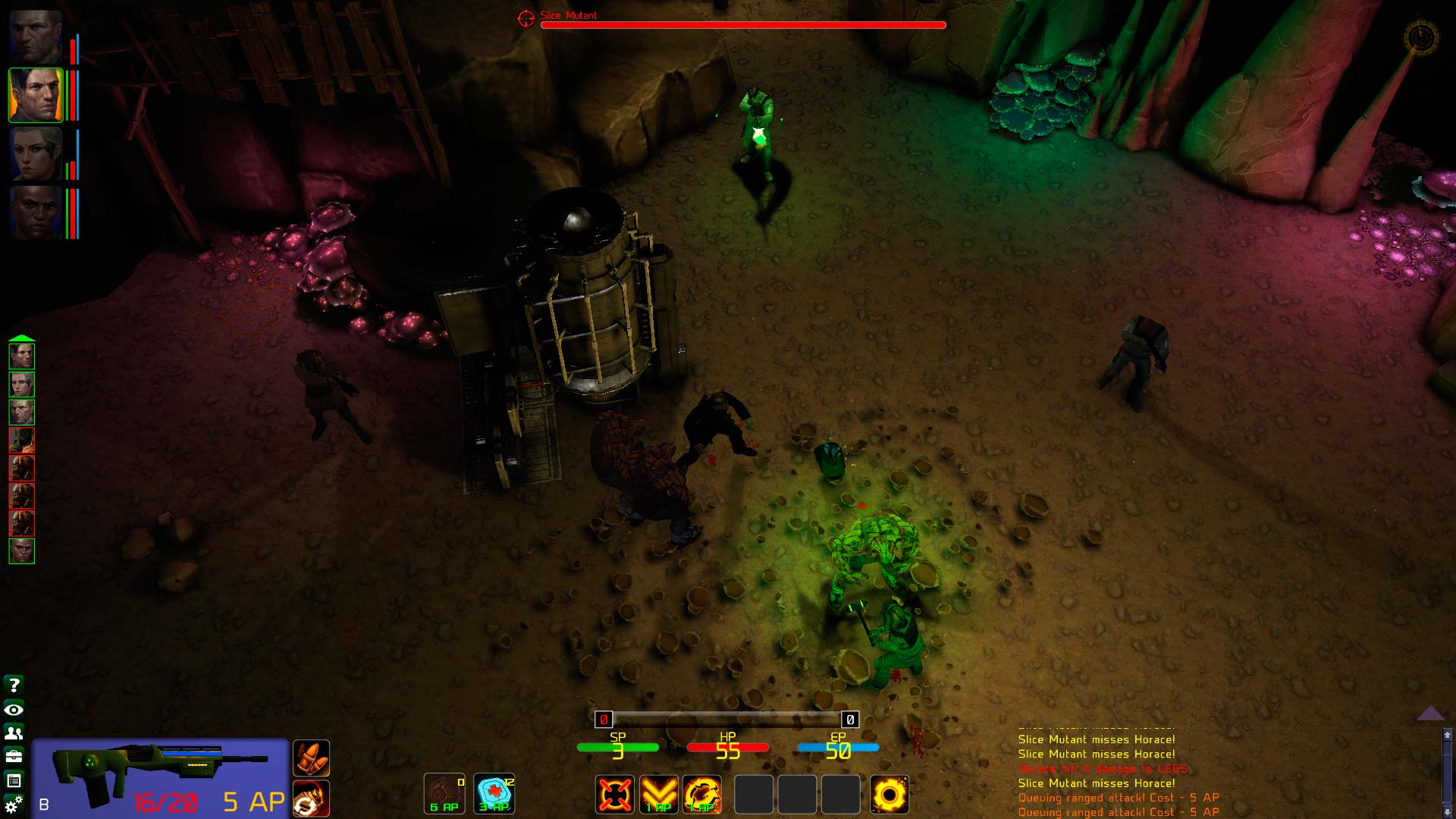
Task: Select the bottom dark-skinned party portrait
Action: (36, 212)
